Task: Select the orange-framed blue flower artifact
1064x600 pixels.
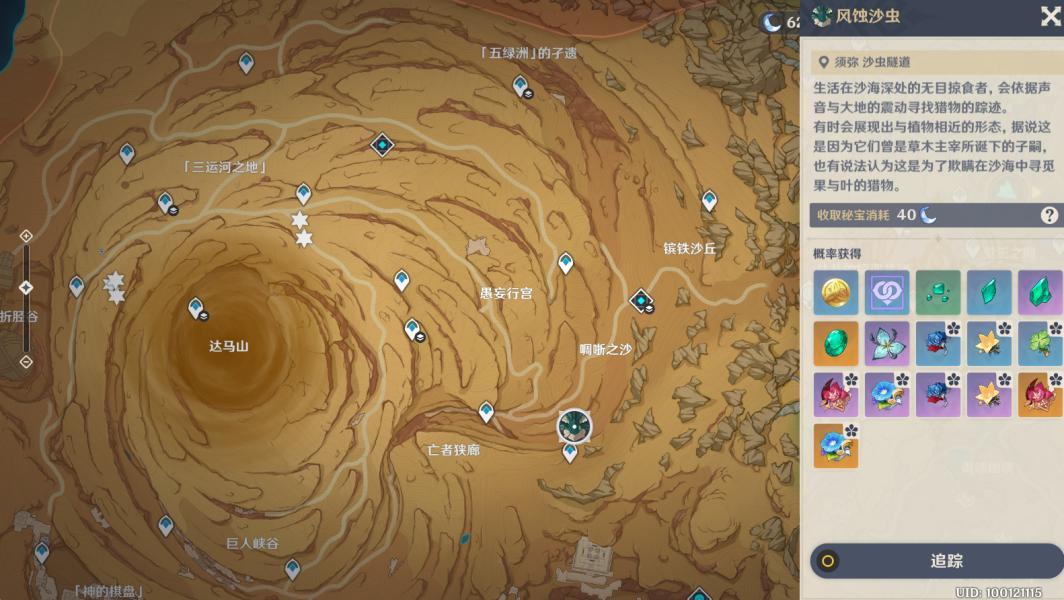Action: pyautogui.click(x=835, y=446)
